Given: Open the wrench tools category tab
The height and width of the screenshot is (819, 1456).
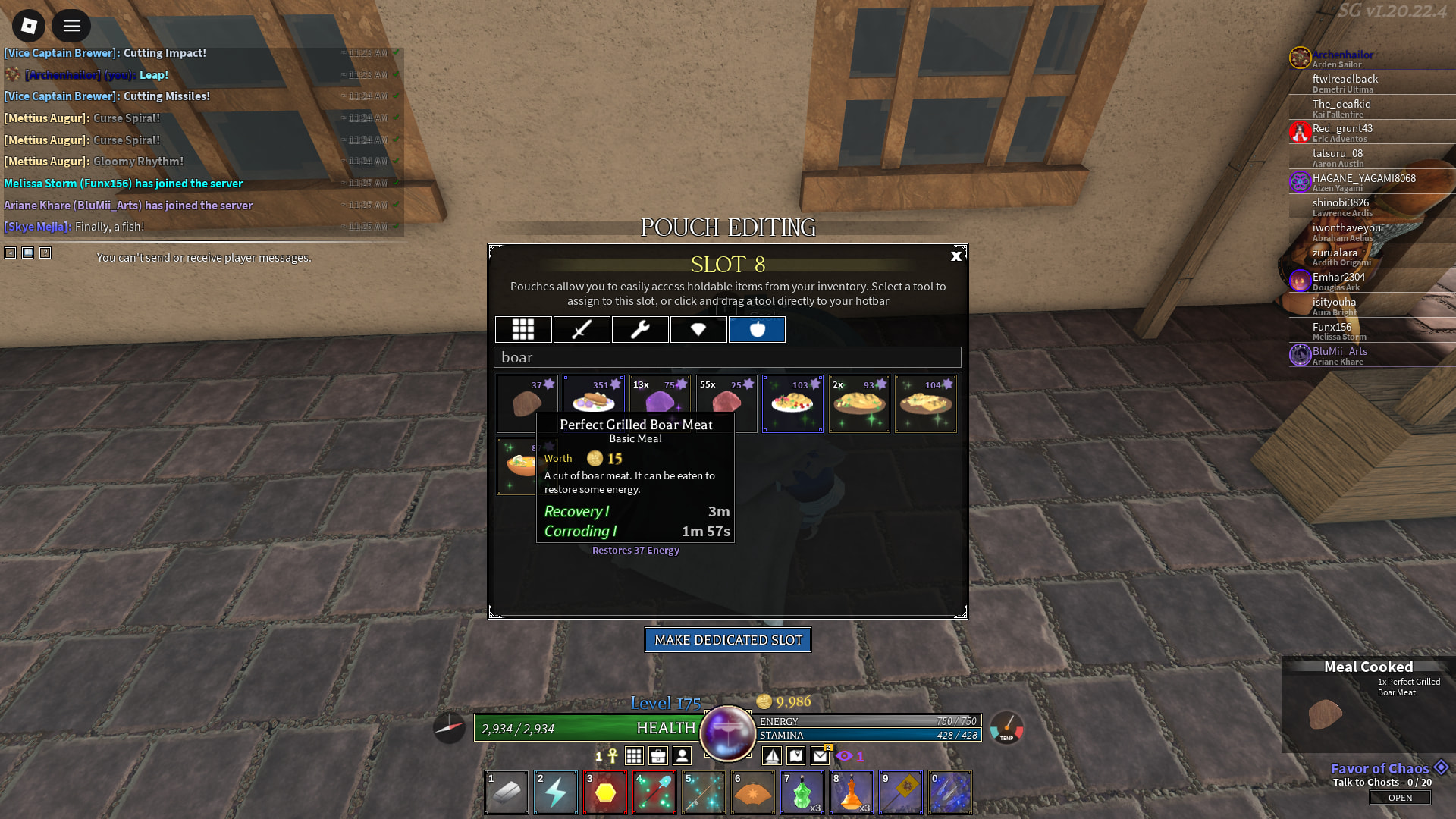Looking at the screenshot, I should [640, 329].
